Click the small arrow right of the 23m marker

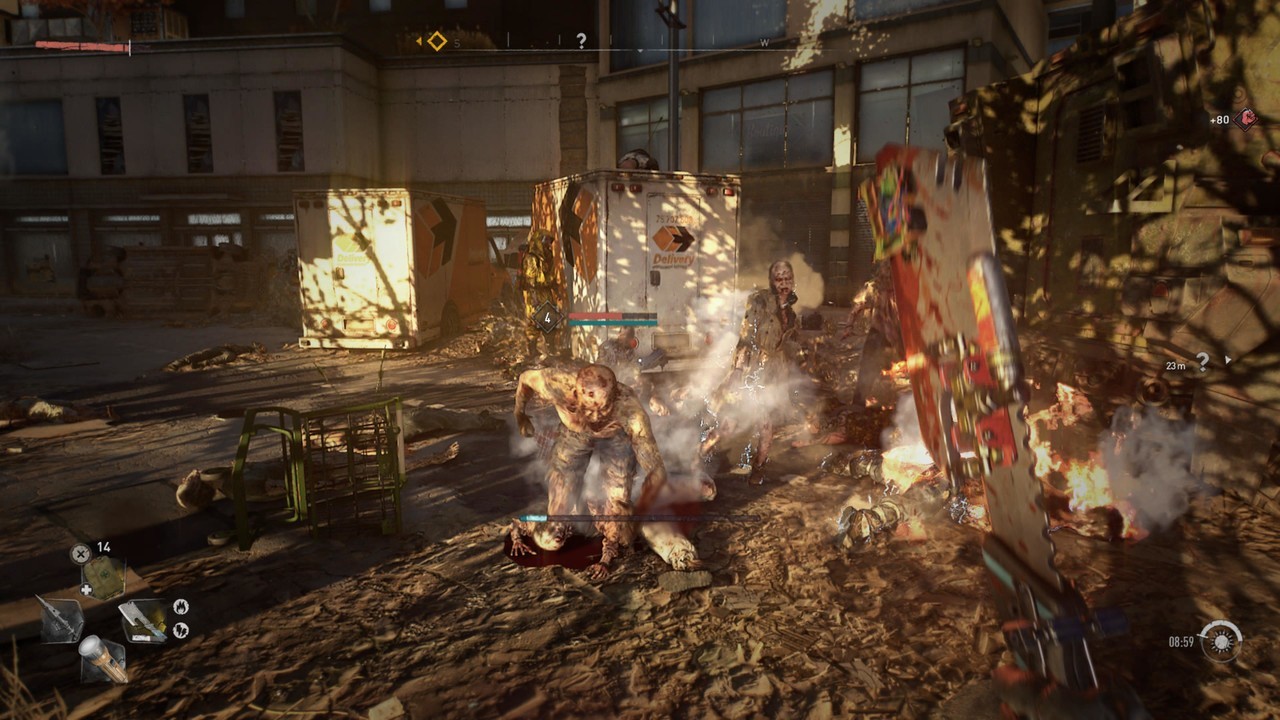(1227, 359)
